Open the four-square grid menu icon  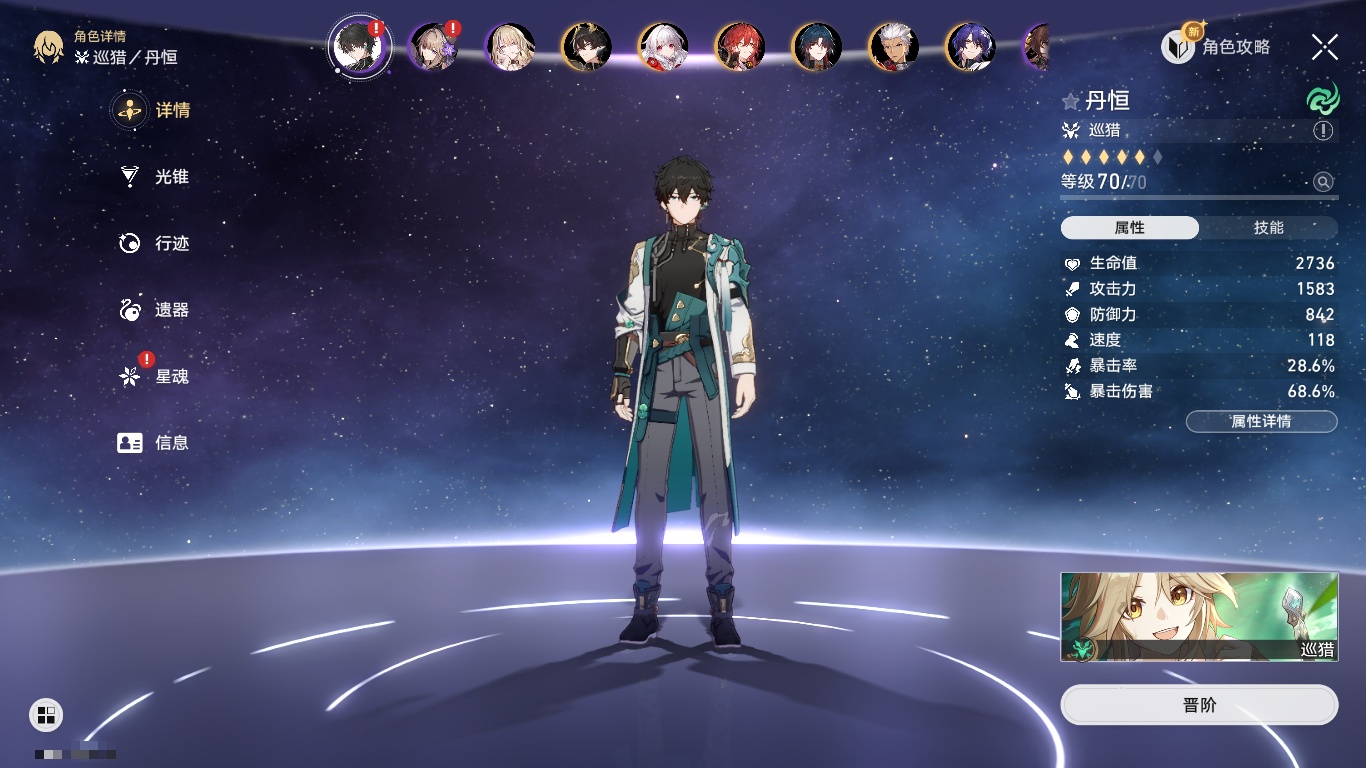(46, 714)
